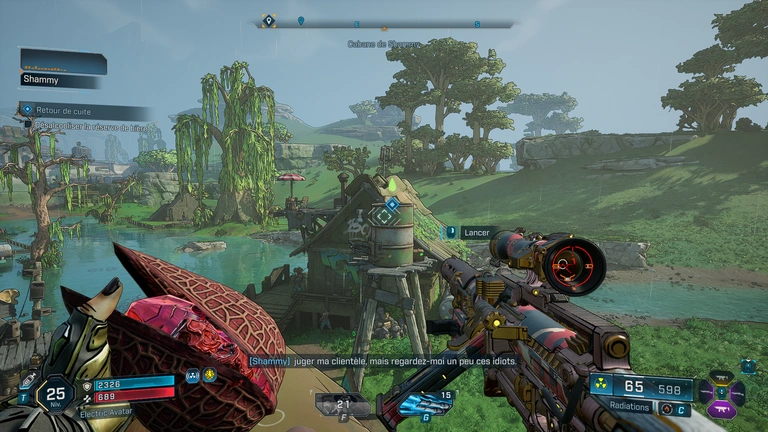Select the blue three-dot status effect icon
The image size is (768, 432).
(x=193, y=376)
